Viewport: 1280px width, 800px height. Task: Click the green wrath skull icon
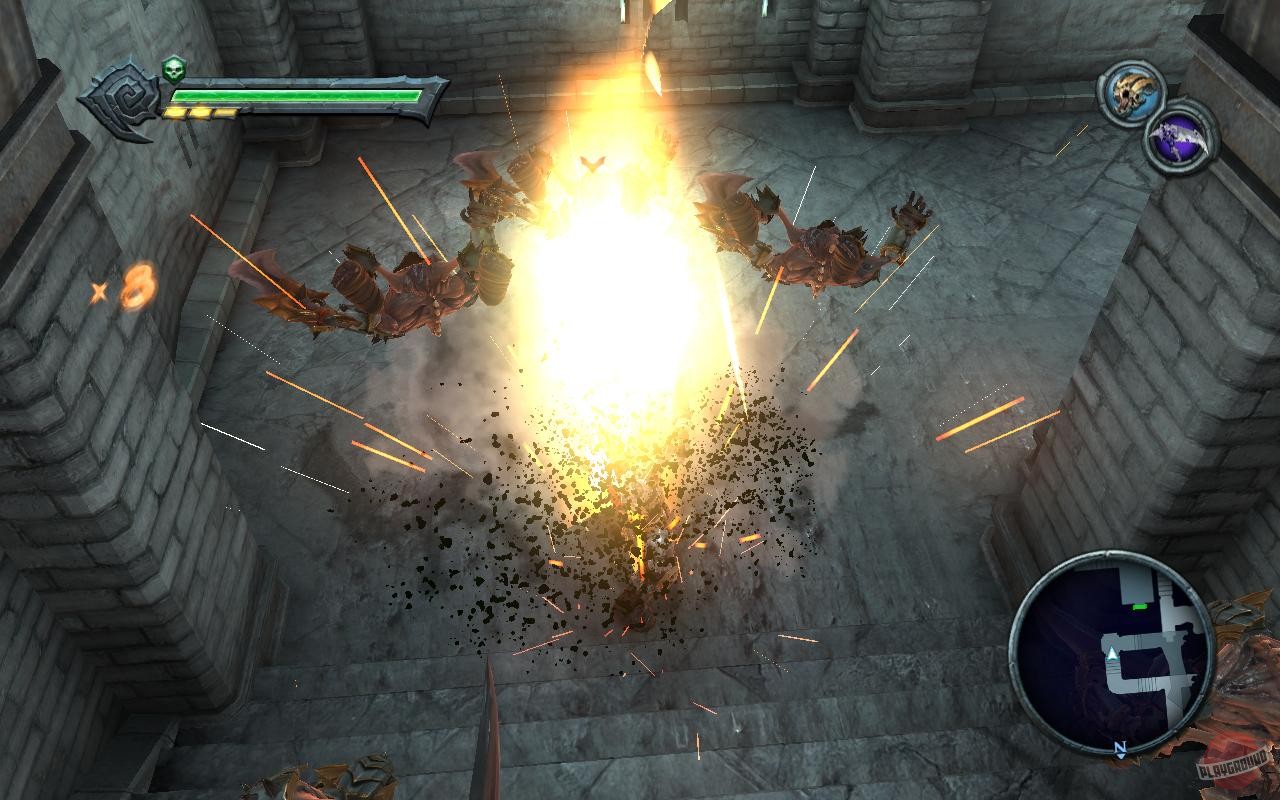coord(174,70)
